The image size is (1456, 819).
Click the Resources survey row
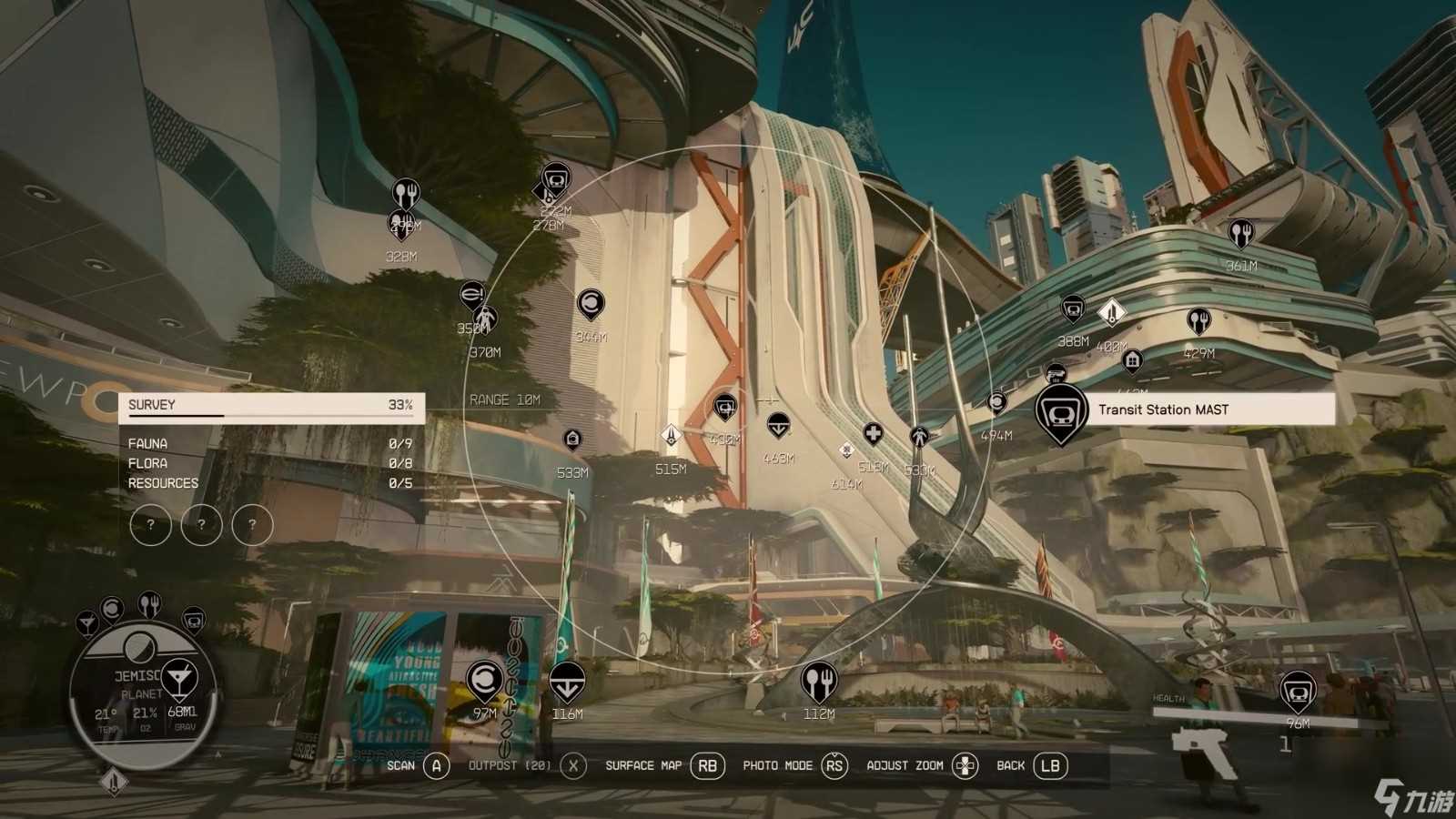coord(270,483)
